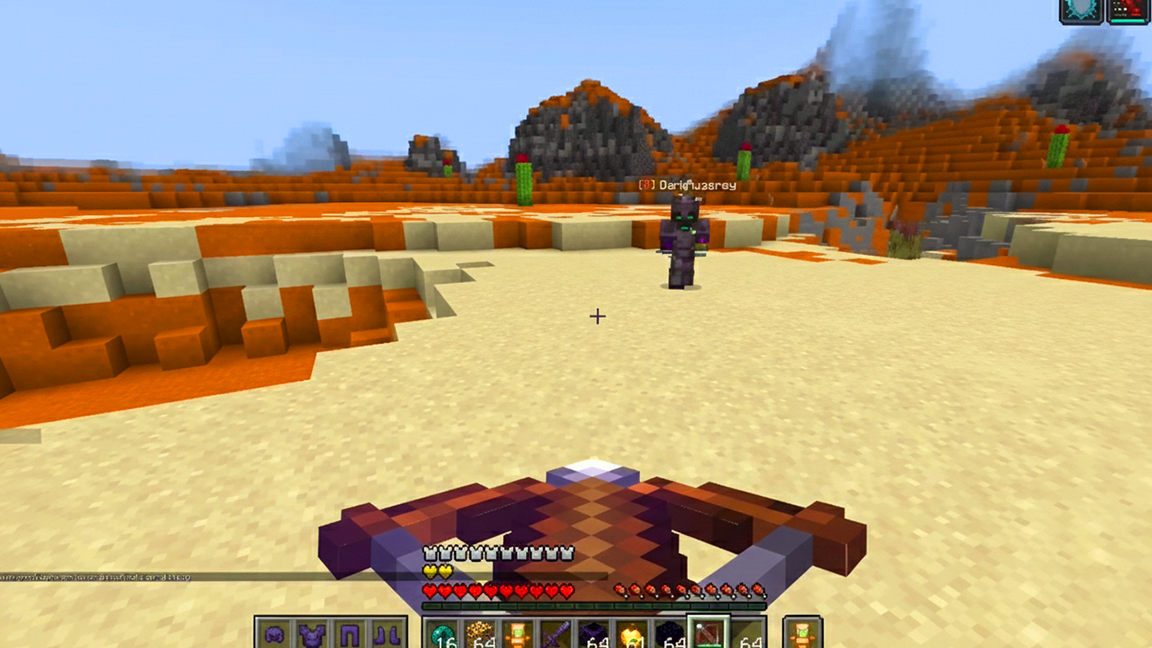Select the ender pearl stack in hotbar

[442, 634]
